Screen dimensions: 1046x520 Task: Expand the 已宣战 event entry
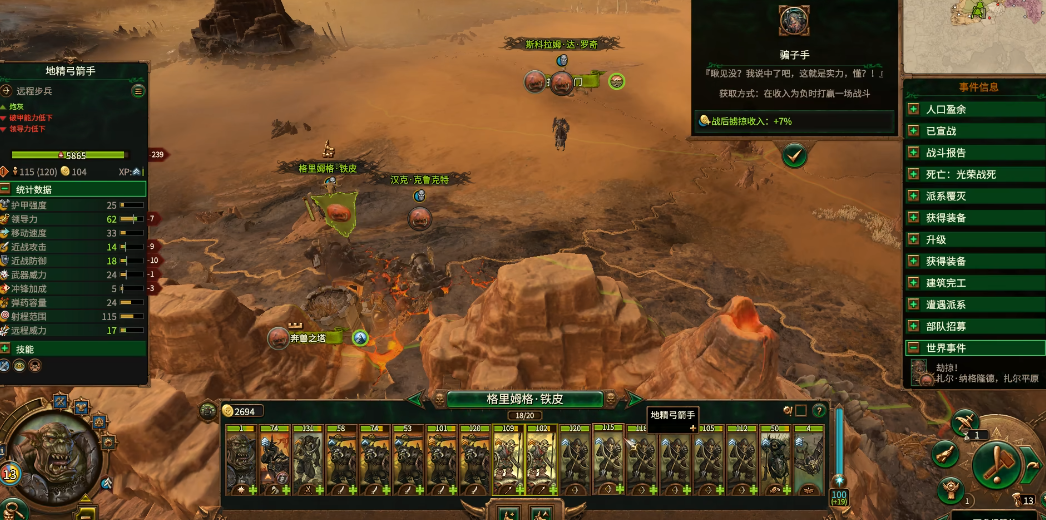913,131
